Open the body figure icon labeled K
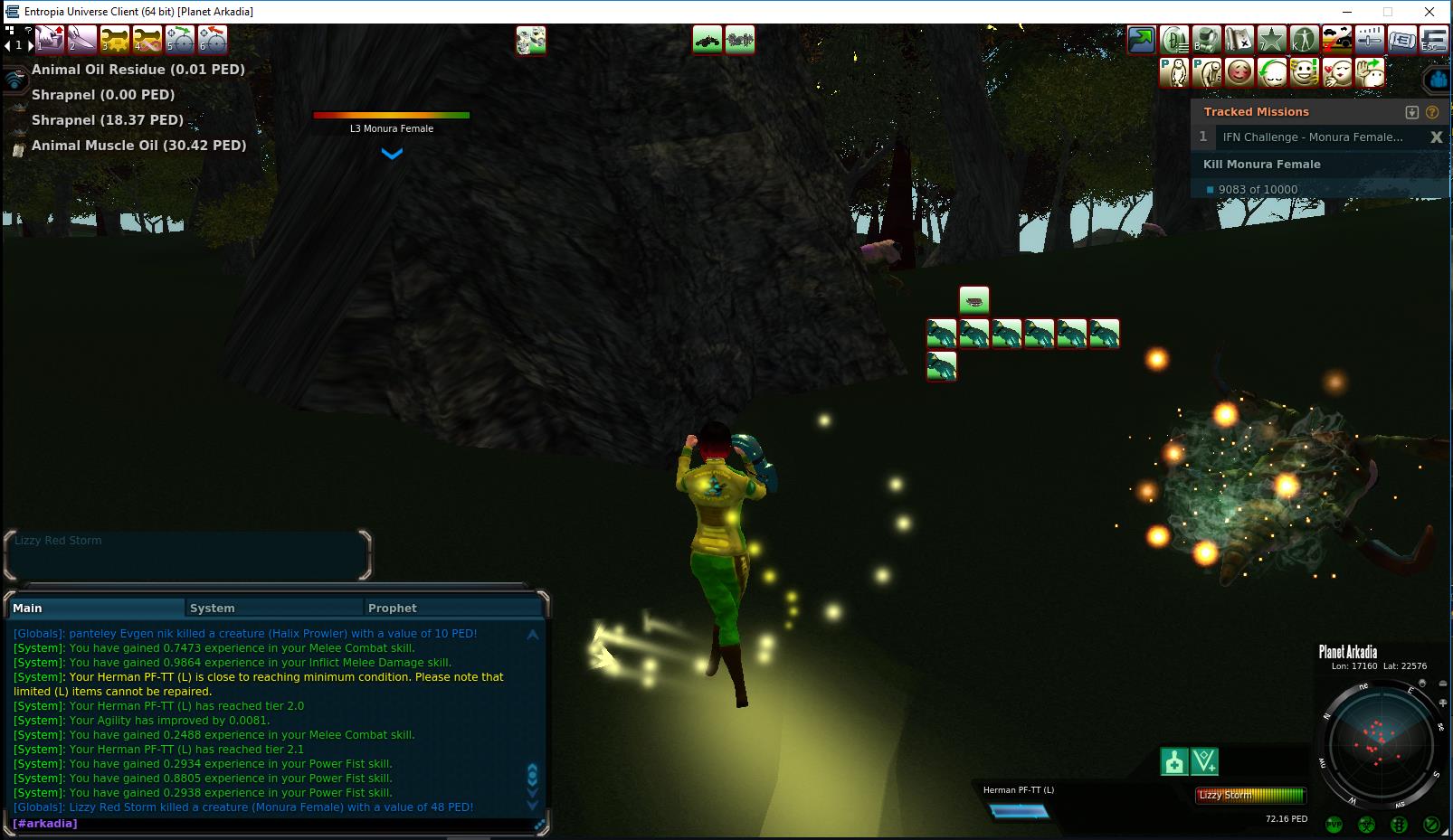This screenshot has width=1453, height=840. (1304, 40)
